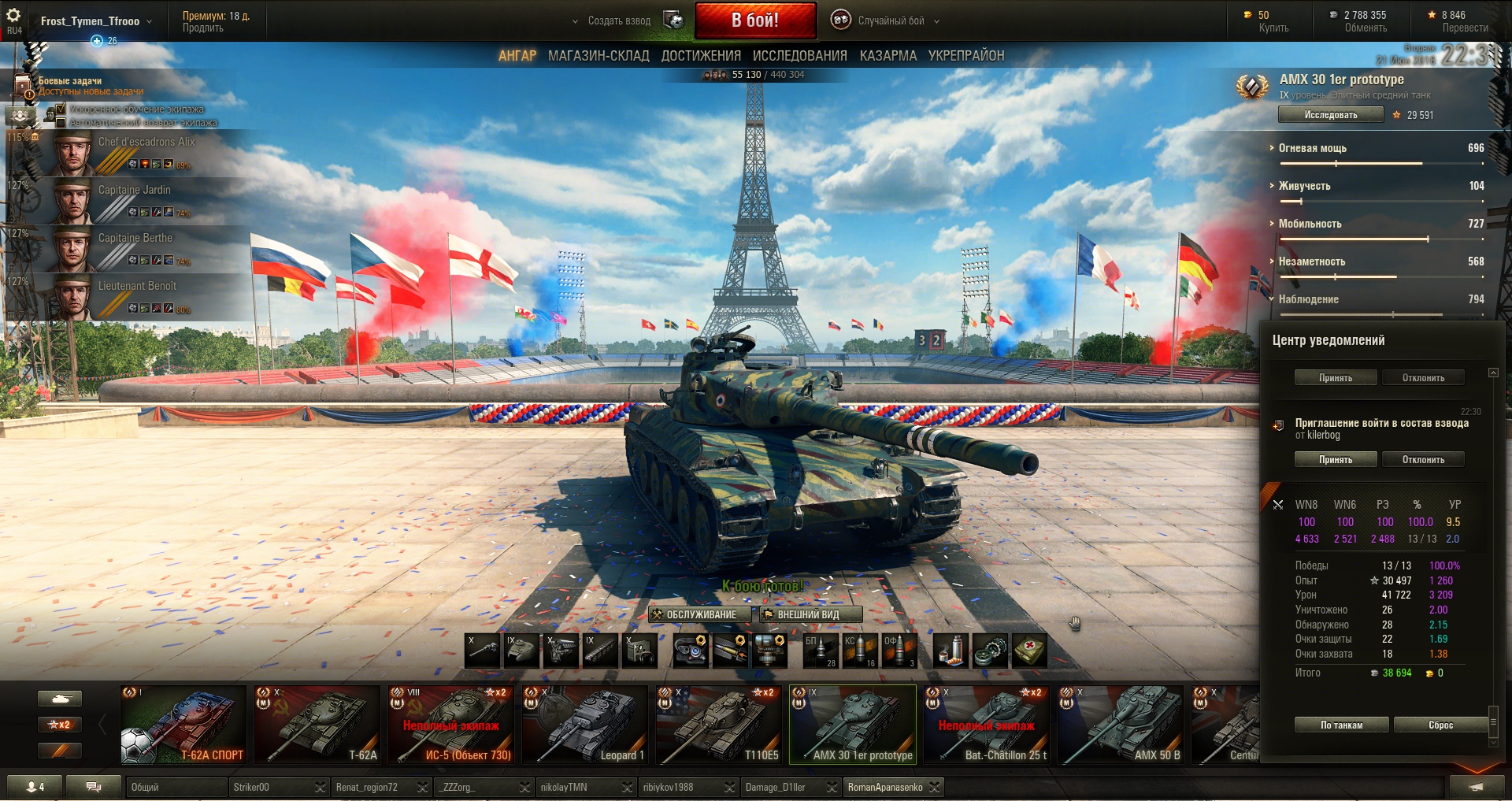Open the ОБСЛУЖИВАНИЕ service button
Image resolution: width=1512 pixels, height=801 pixels.
pyautogui.click(x=700, y=614)
